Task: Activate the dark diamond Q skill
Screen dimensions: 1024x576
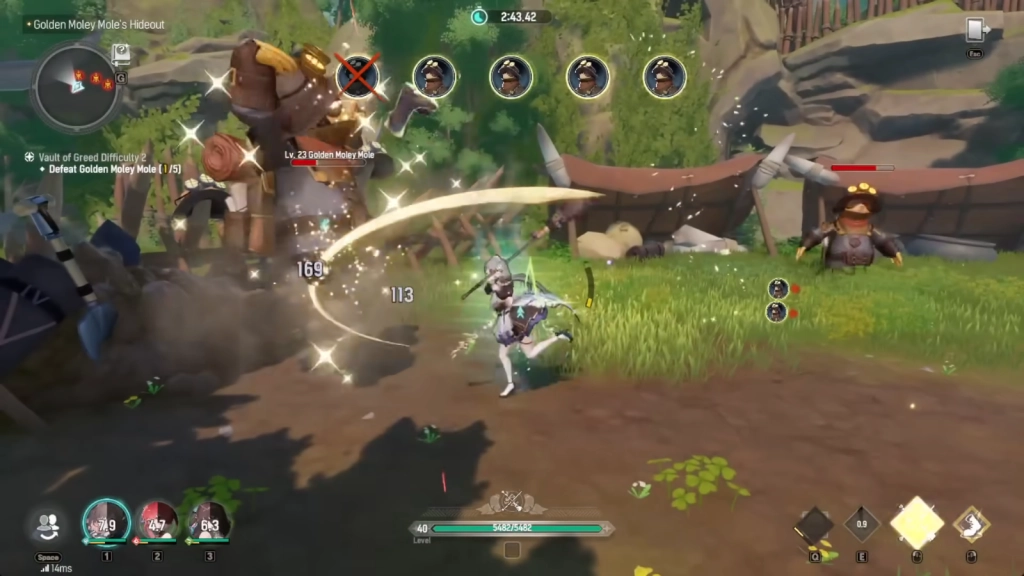Action: pos(814,524)
